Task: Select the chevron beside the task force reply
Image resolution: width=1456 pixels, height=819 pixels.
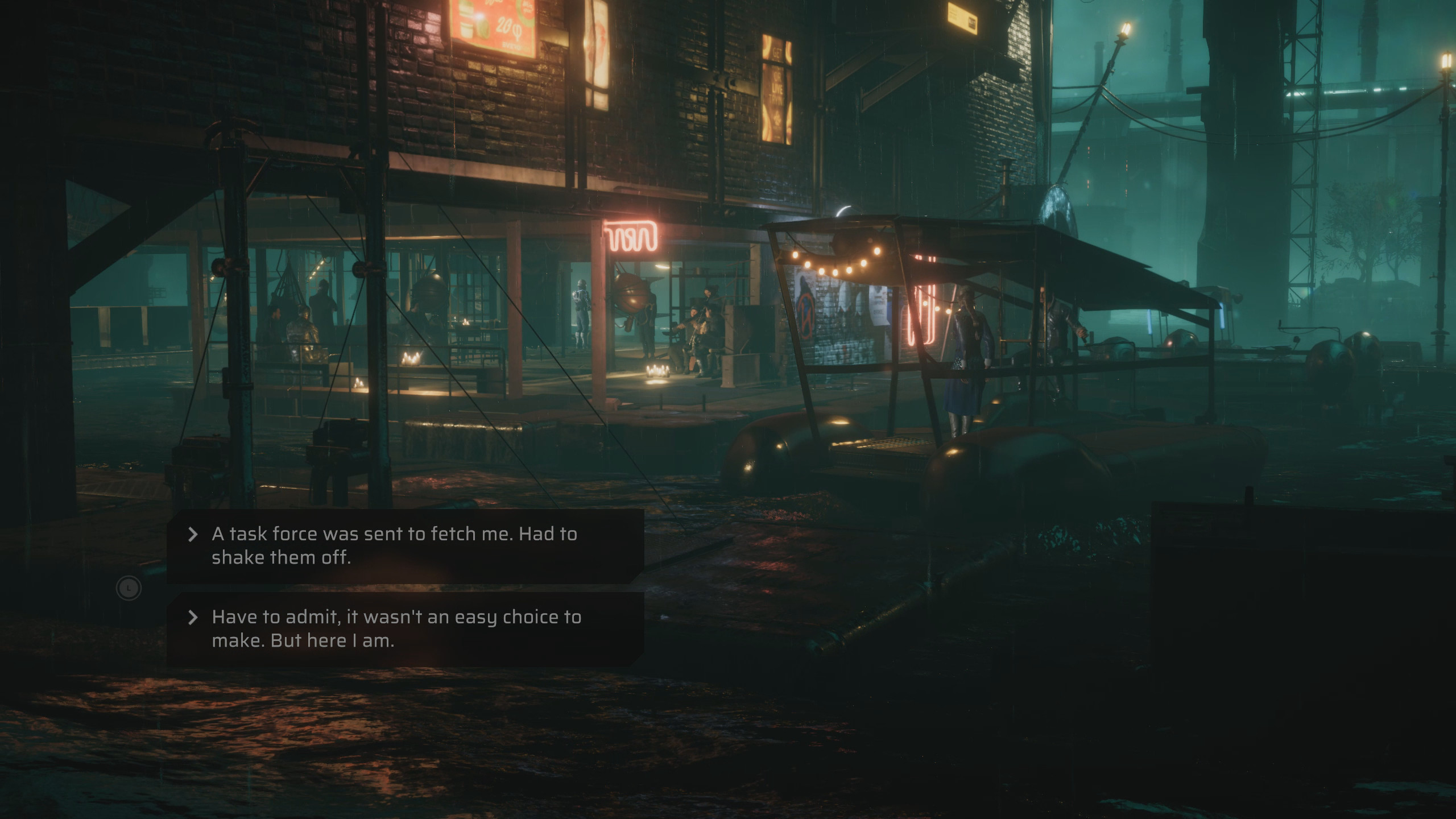Action: 193,533
